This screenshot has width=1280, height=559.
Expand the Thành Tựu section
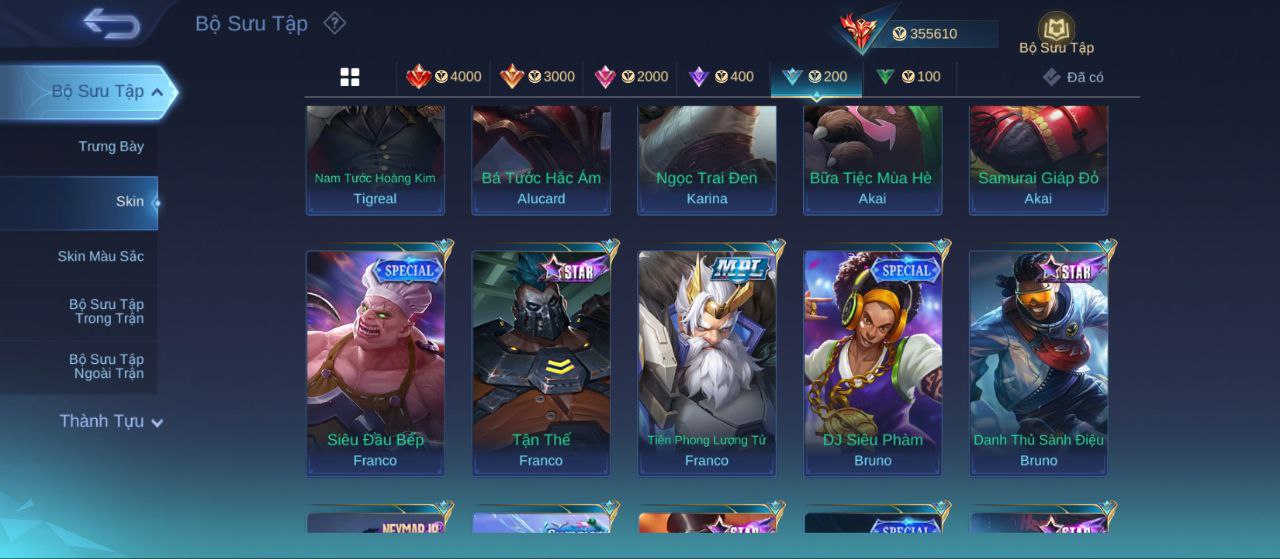(x=110, y=421)
